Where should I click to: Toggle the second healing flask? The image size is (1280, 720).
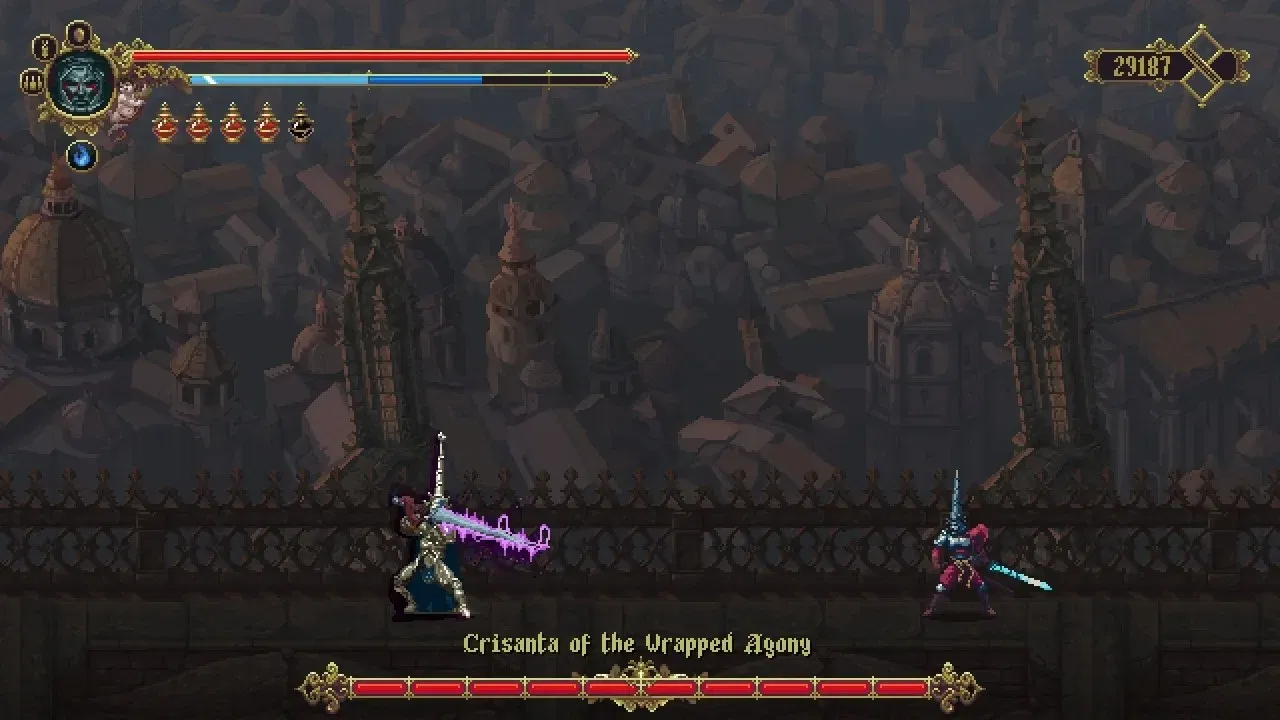point(198,122)
